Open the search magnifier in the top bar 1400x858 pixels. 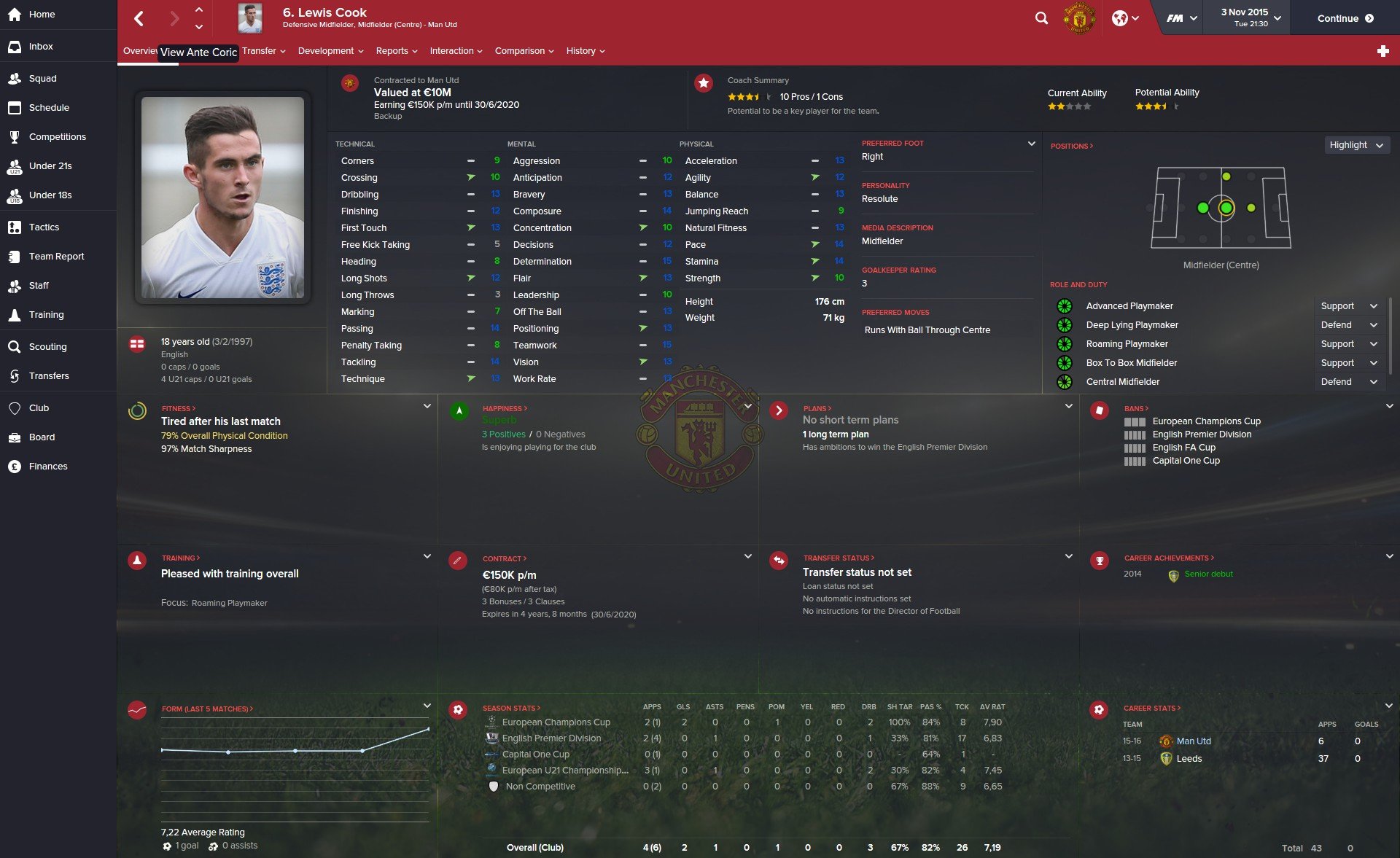click(1041, 18)
